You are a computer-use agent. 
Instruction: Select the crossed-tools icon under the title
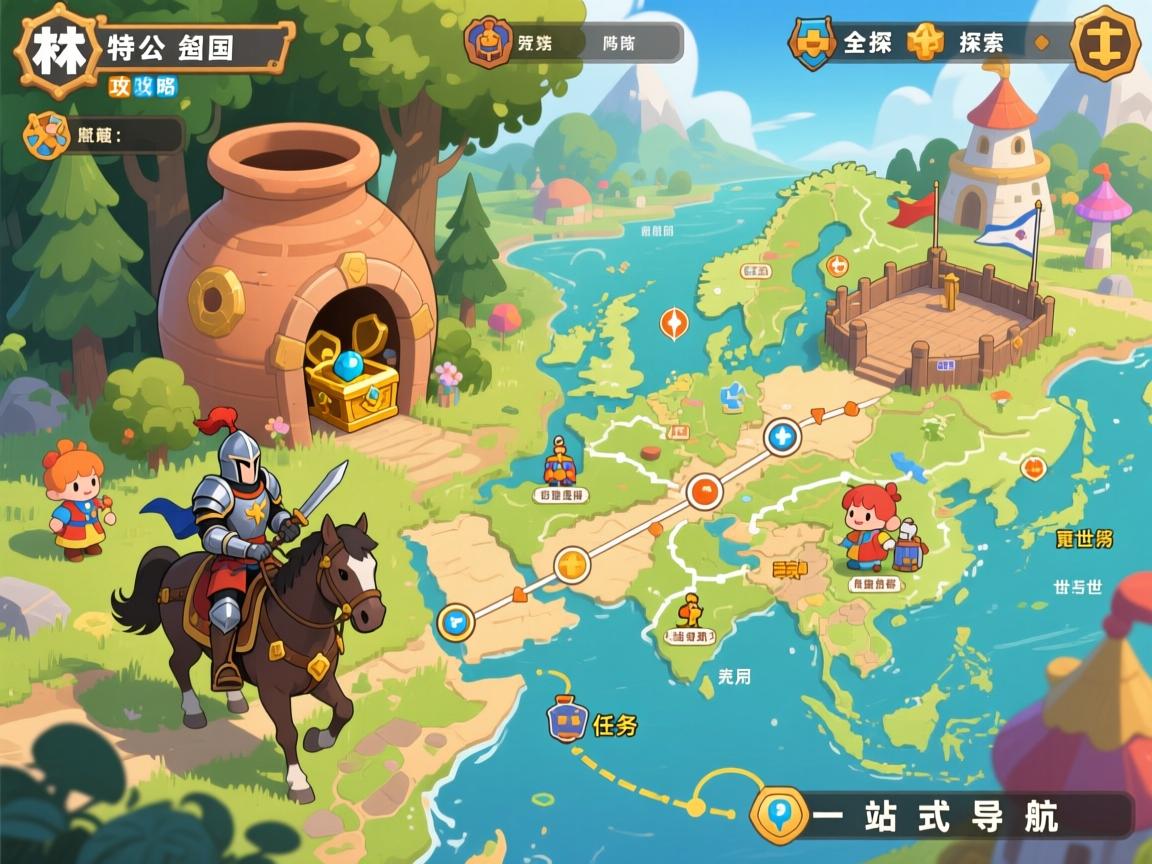pyautogui.click(x=47, y=135)
